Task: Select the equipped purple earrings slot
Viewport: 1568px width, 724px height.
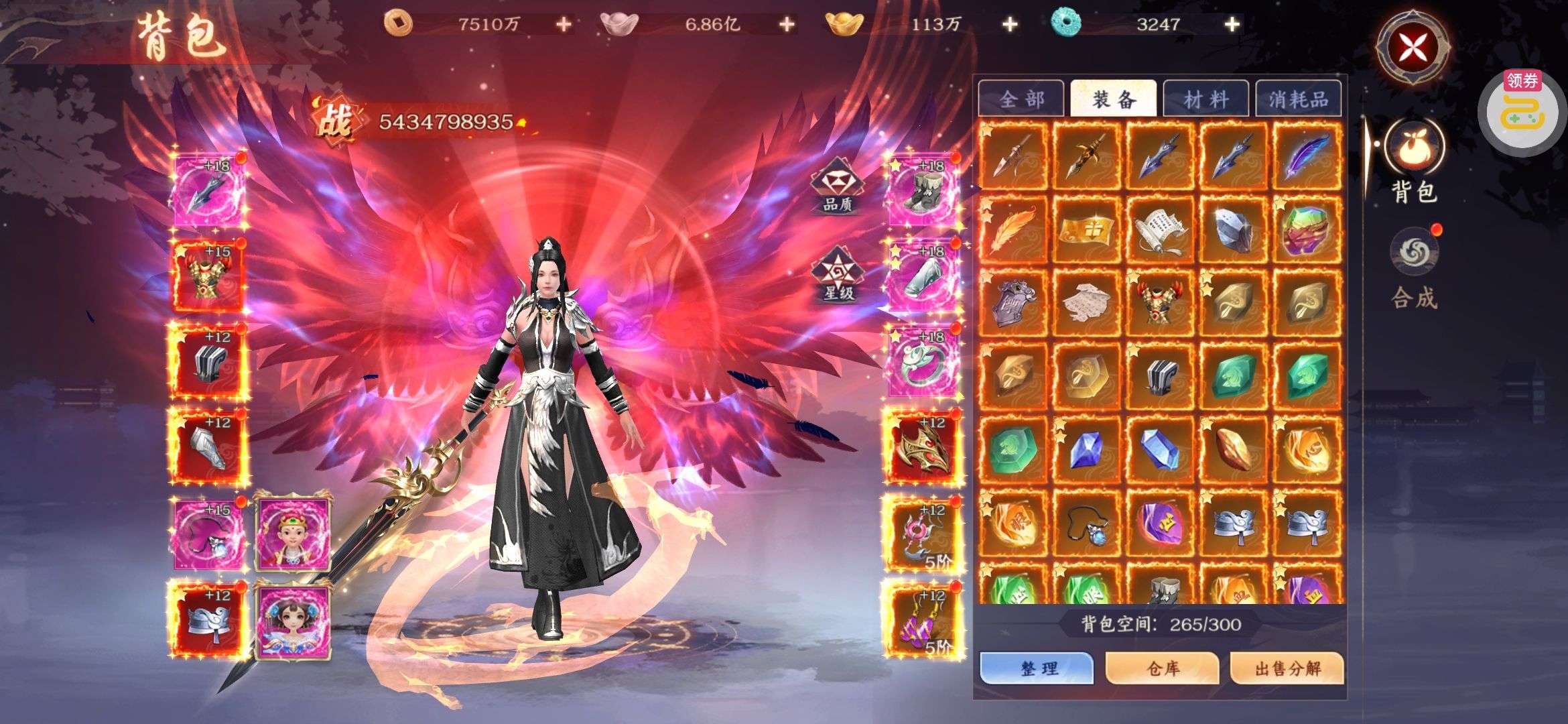Action: (923, 619)
